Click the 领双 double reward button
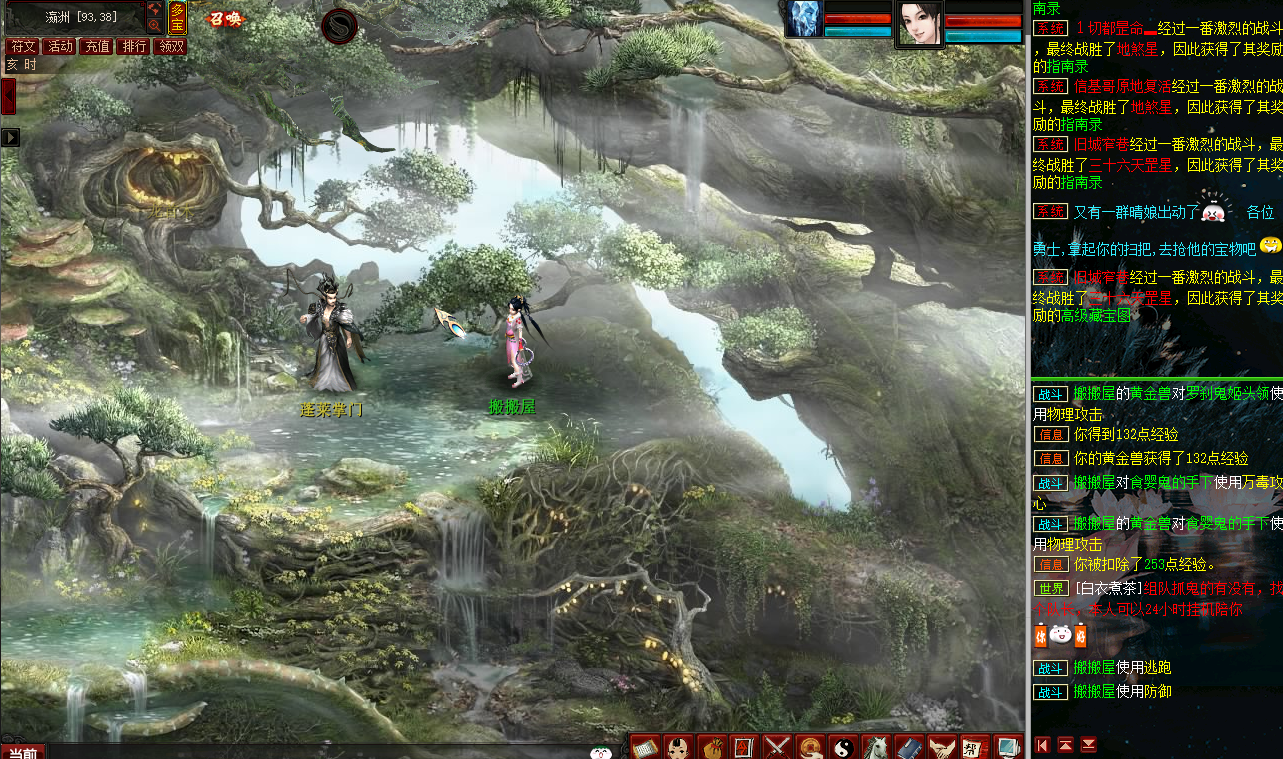The width and height of the screenshot is (1283, 759). click(170, 46)
